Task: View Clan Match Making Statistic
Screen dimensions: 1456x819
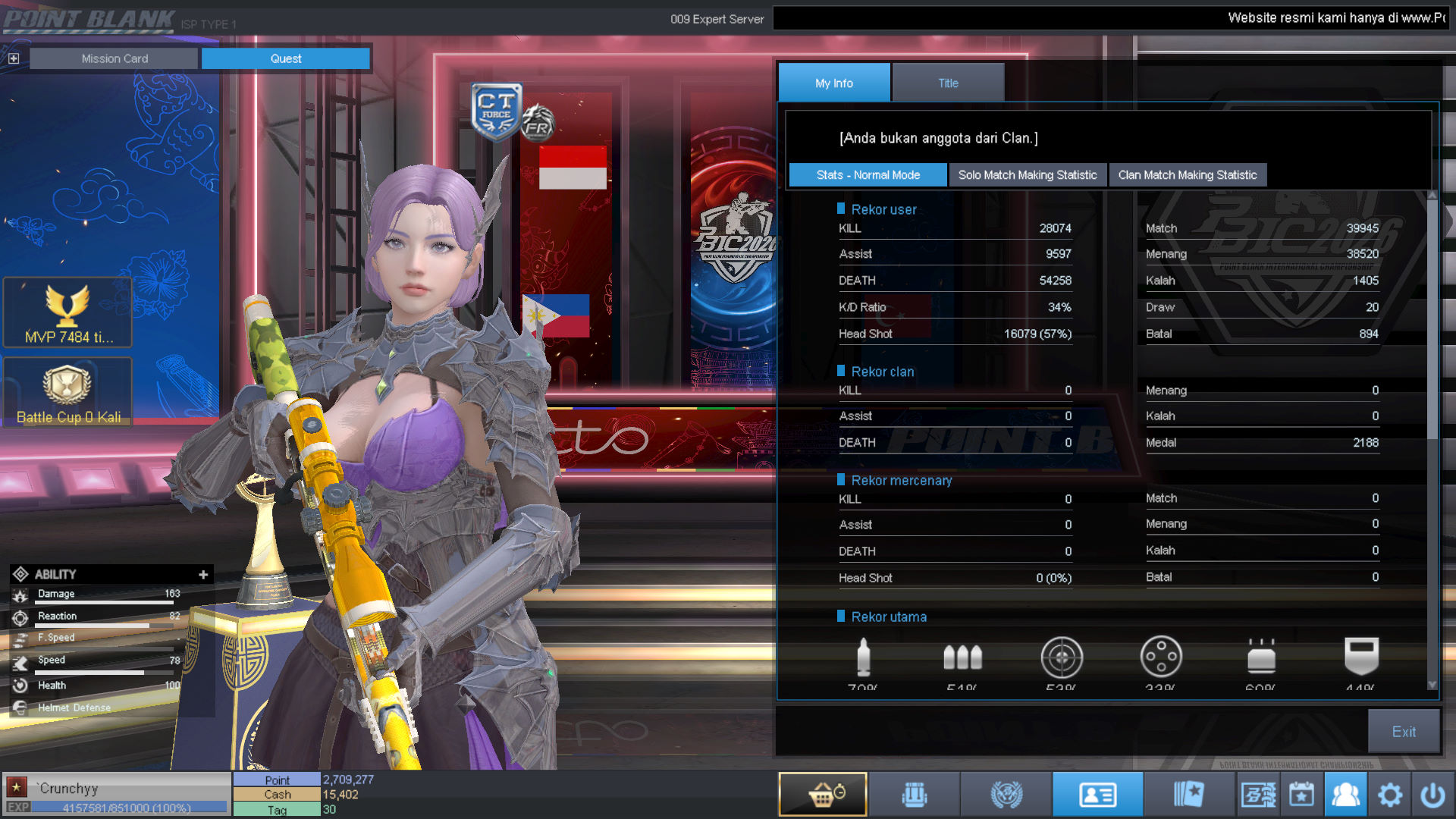Action: (1187, 175)
